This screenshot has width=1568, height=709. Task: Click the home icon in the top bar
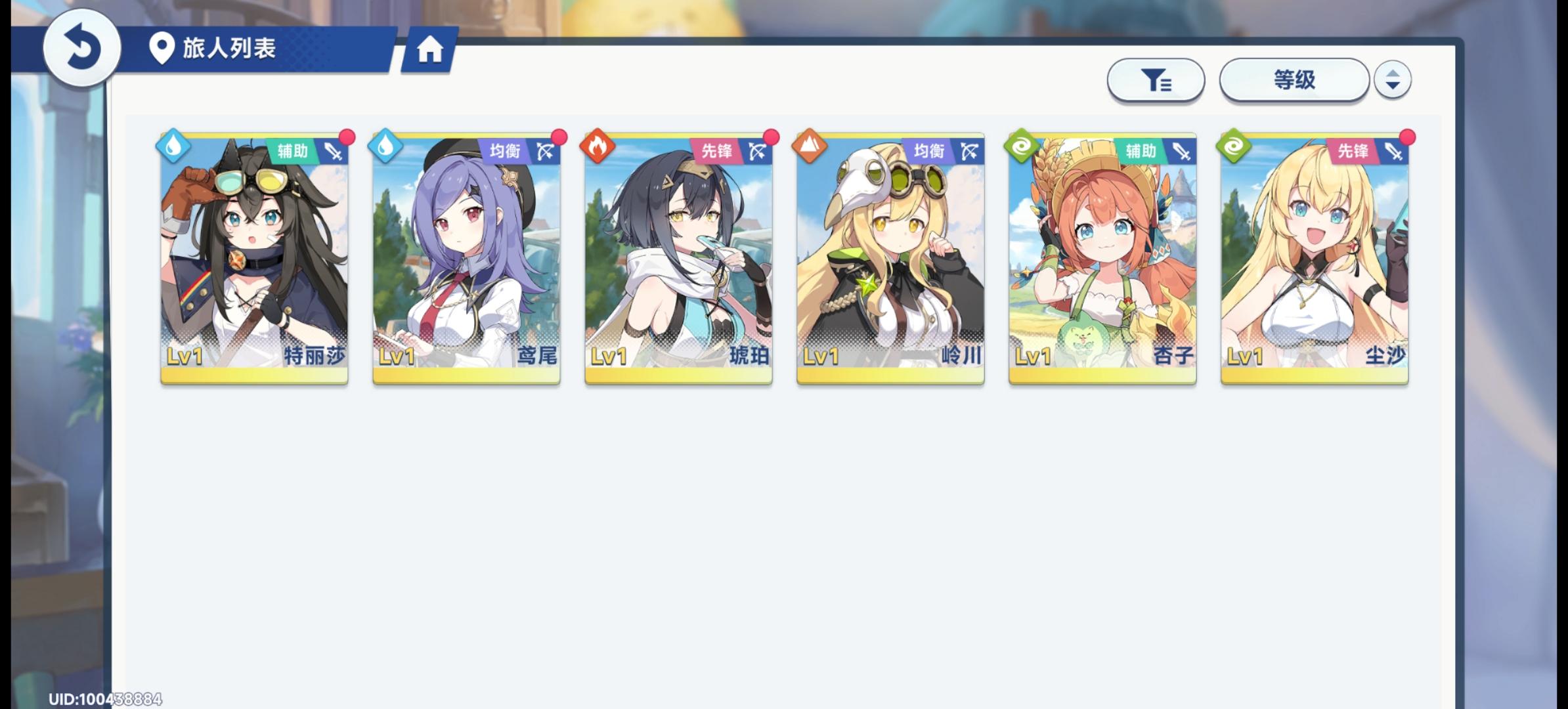pyautogui.click(x=430, y=49)
